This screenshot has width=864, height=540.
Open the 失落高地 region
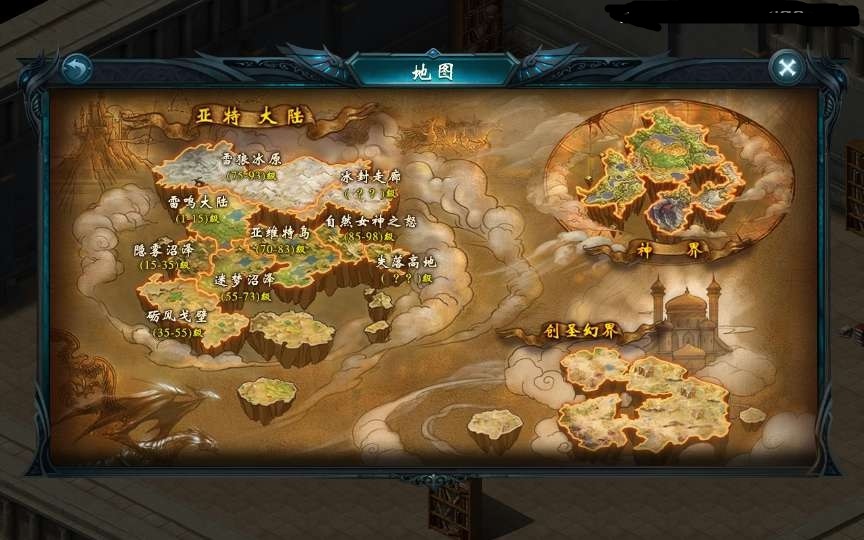tap(405, 267)
